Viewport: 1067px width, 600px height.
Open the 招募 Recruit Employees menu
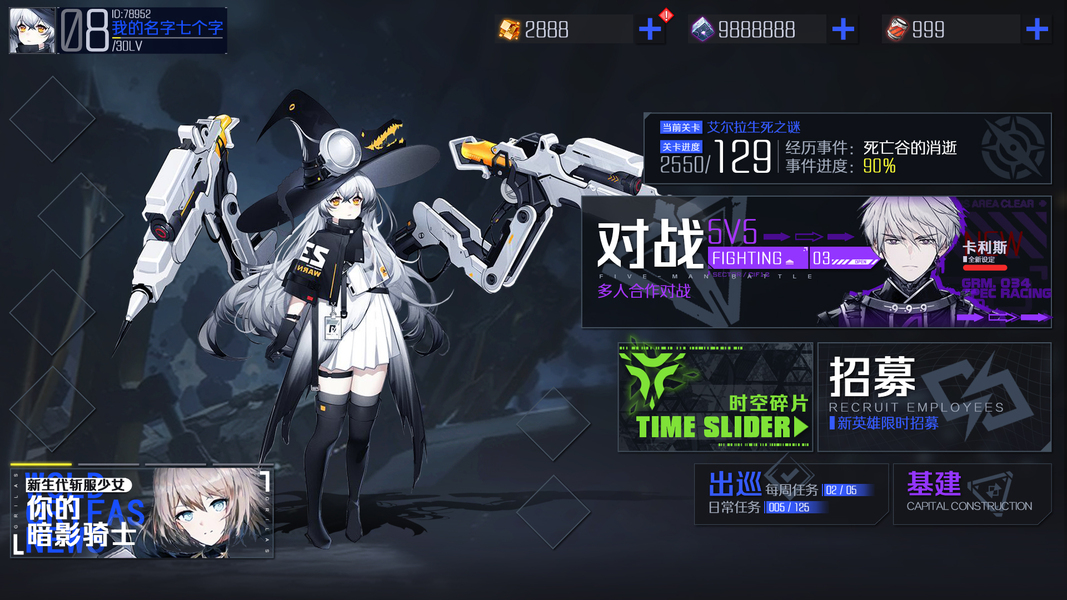[934, 397]
